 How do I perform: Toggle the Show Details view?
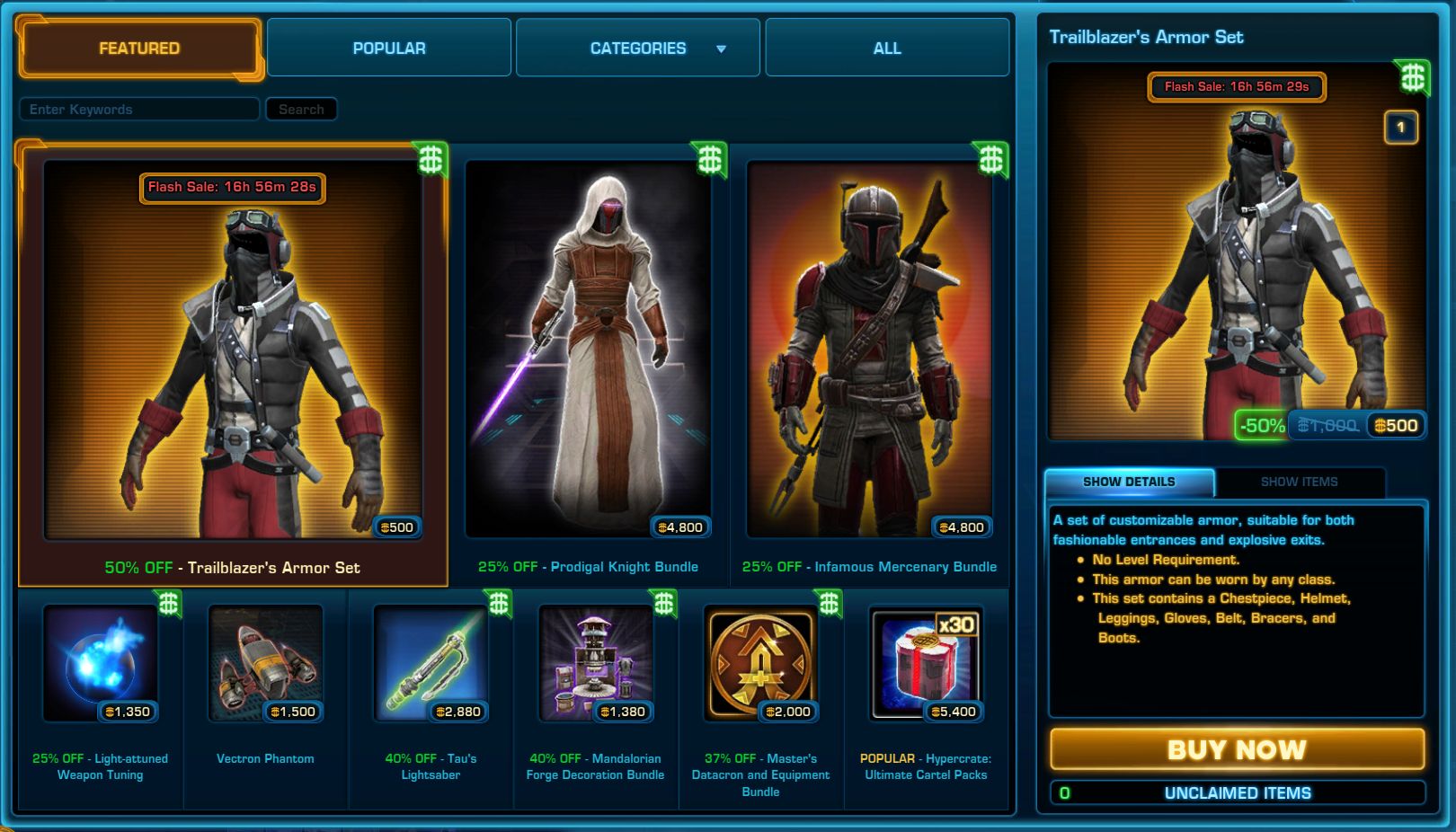pos(1129,482)
